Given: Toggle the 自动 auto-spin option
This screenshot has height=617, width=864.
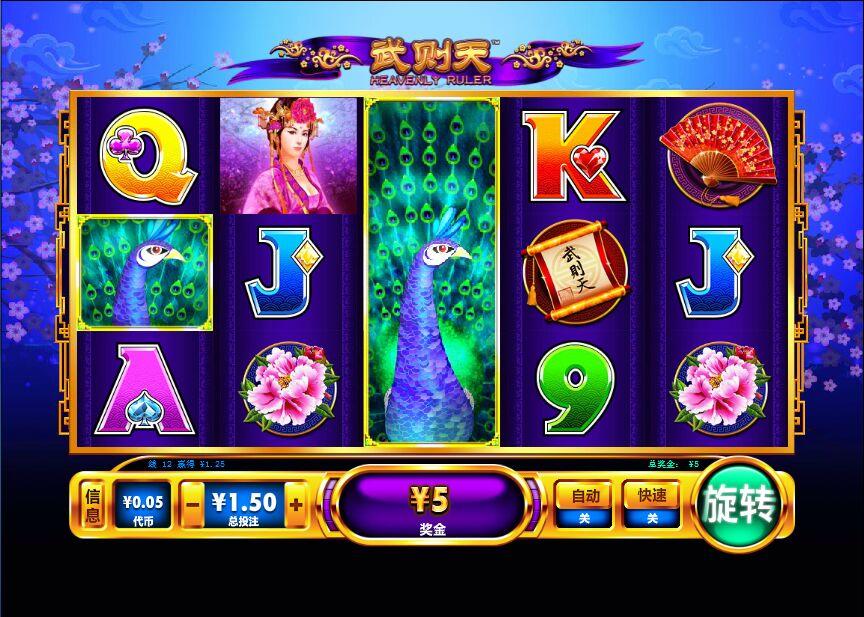Looking at the screenshot, I should [x=583, y=504].
